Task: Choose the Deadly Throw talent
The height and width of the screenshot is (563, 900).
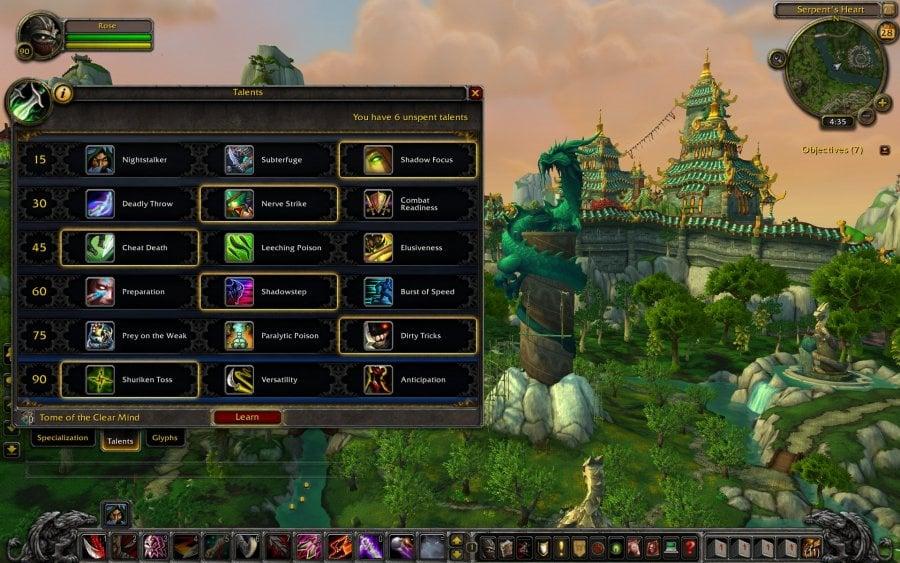Action: tap(130, 204)
